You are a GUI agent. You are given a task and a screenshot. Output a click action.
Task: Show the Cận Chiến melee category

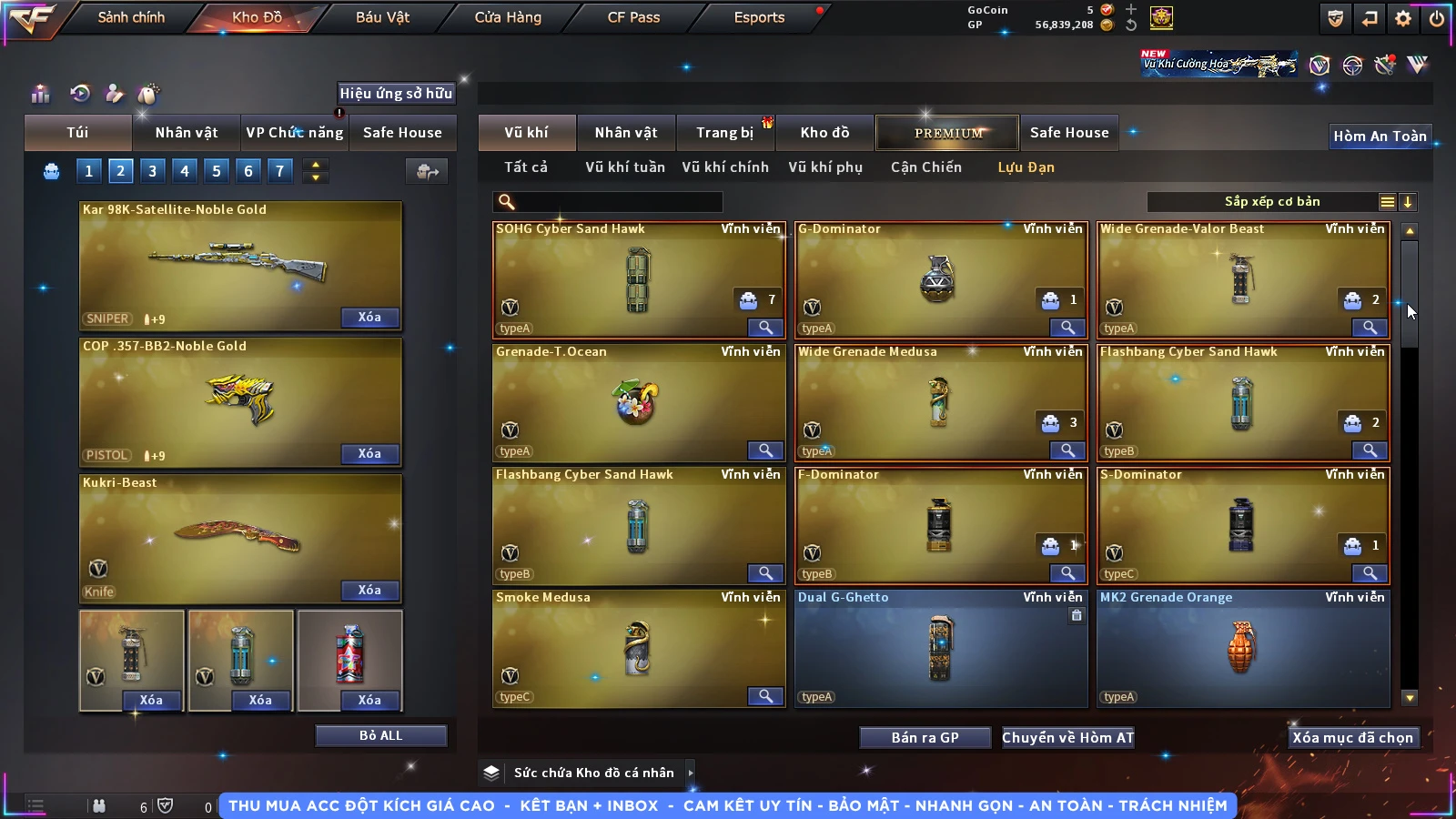(925, 167)
